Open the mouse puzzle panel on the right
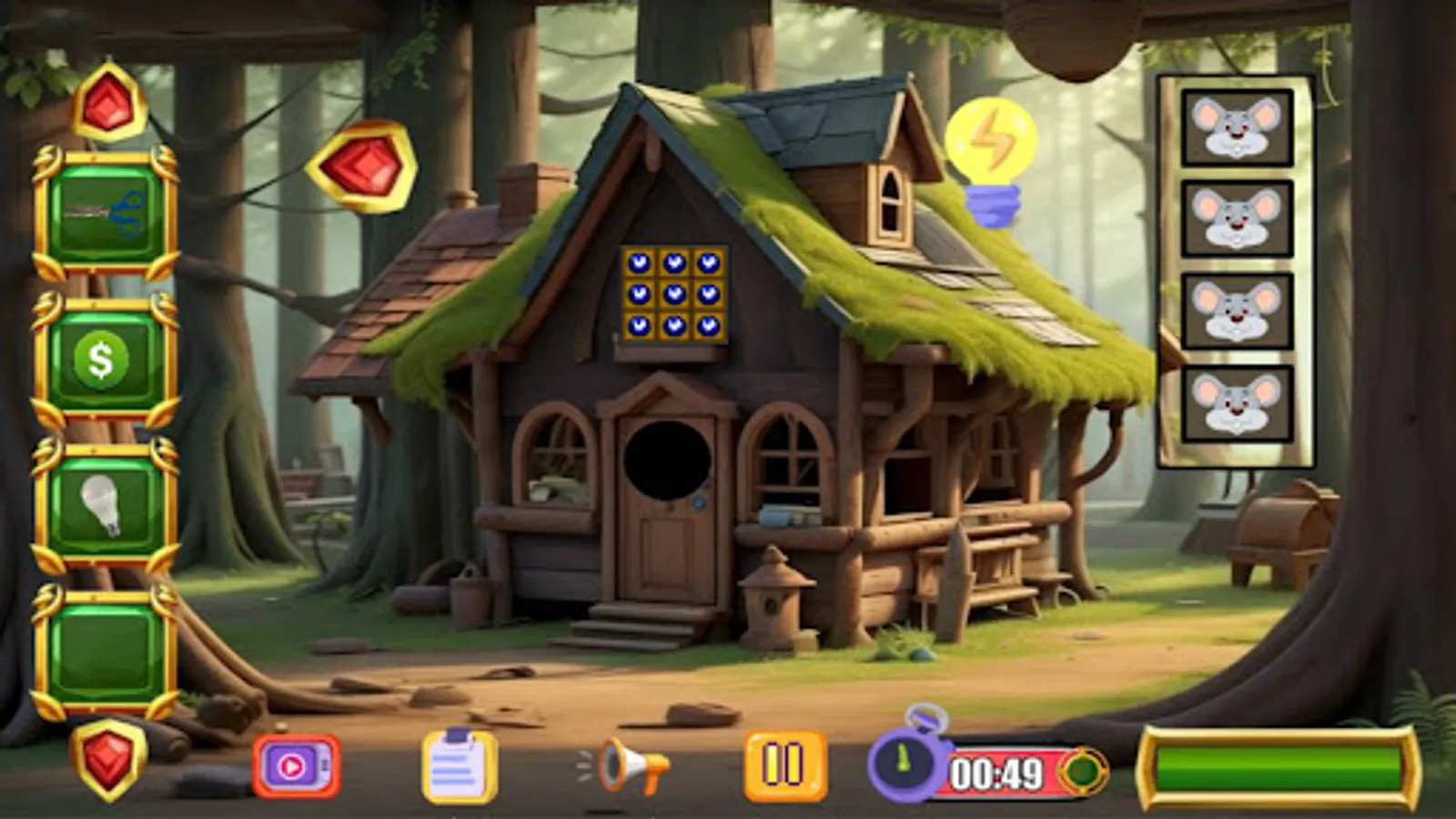1456x819 pixels. point(1235,264)
